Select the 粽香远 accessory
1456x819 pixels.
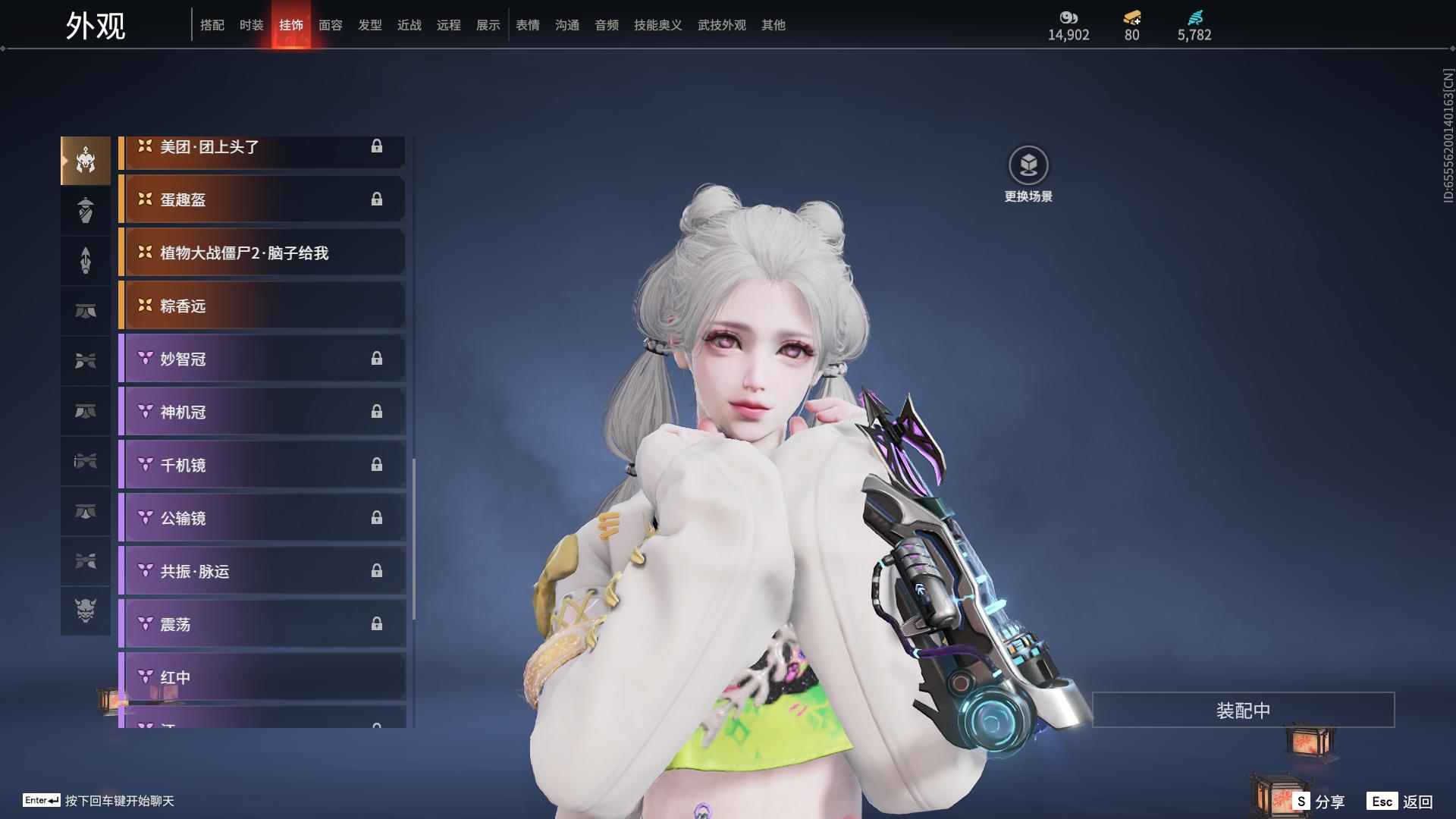(x=262, y=306)
